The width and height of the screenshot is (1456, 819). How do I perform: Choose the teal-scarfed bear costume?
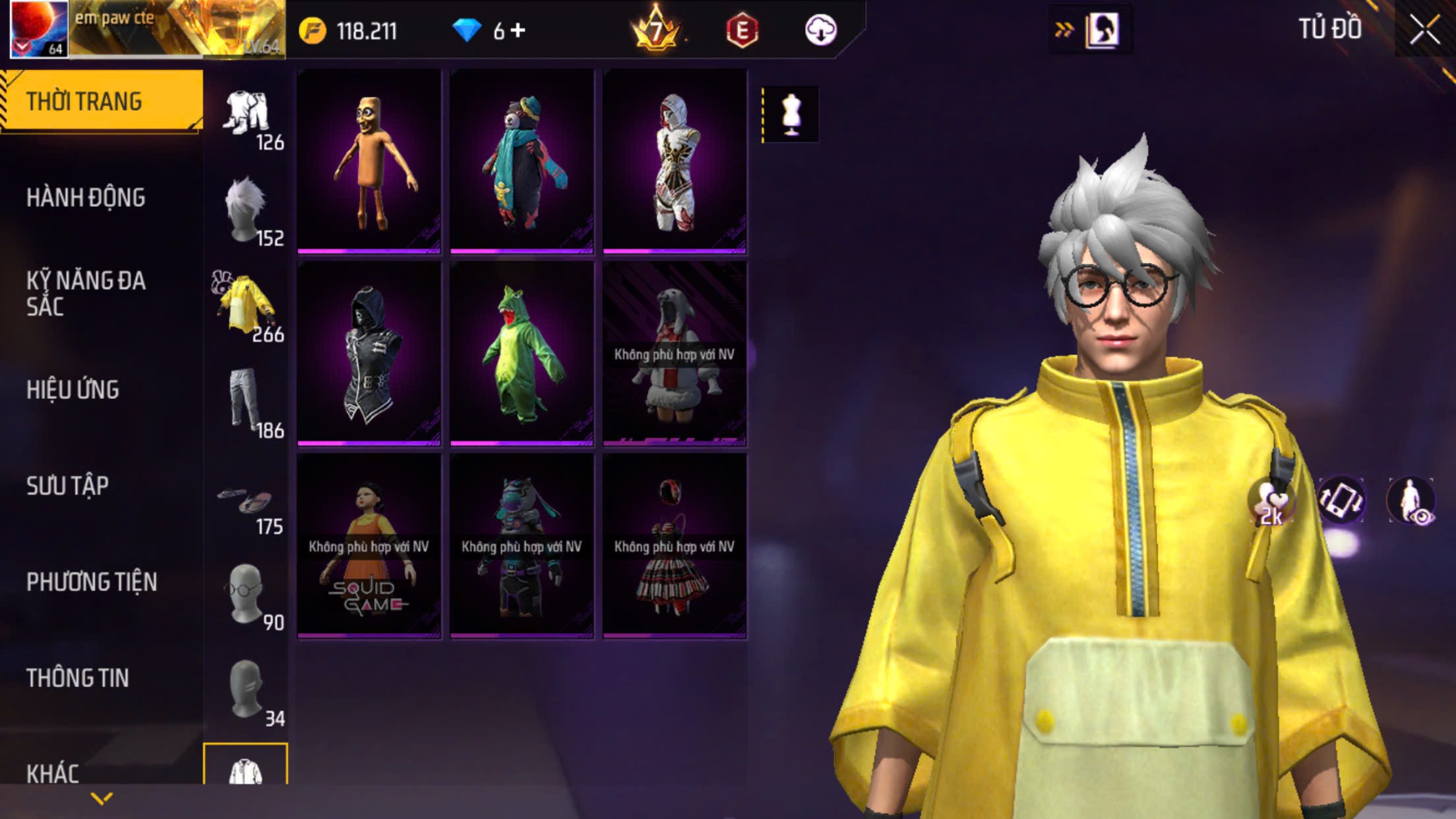(522, 162)
